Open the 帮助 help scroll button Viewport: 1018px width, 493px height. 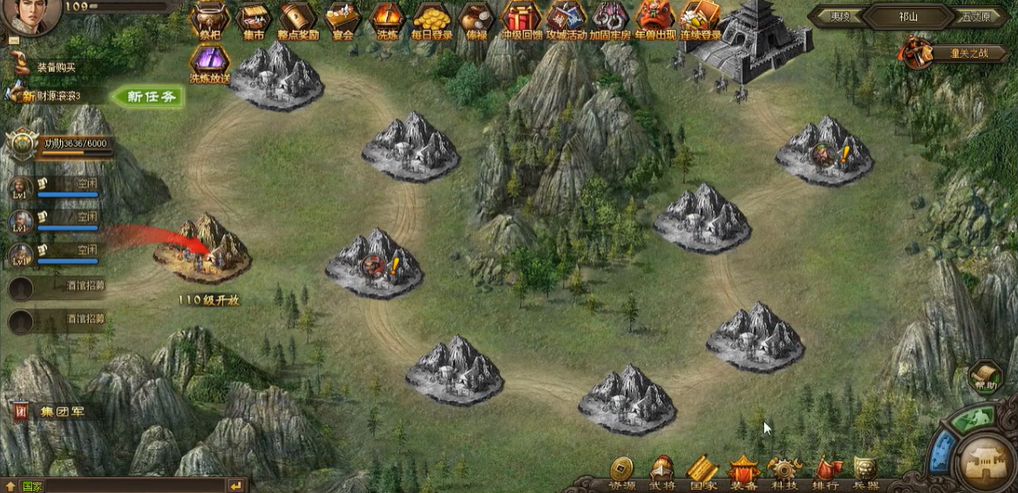tap(985, 377)
